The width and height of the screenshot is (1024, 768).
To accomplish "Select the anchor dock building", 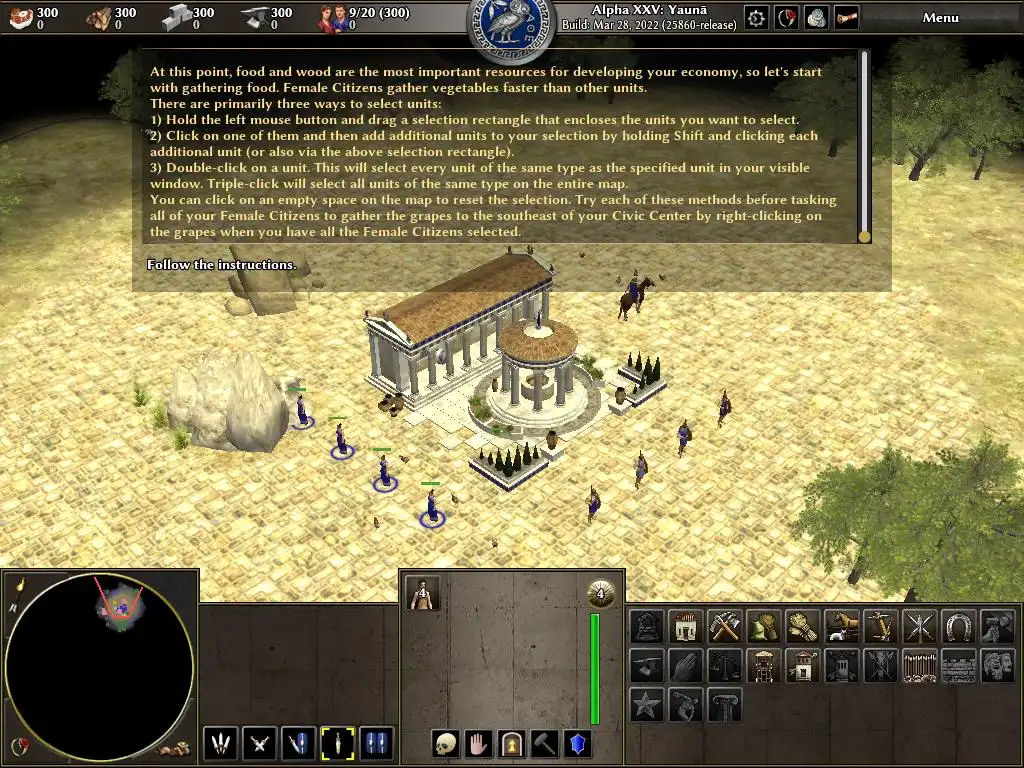I will tap(880, 627).
